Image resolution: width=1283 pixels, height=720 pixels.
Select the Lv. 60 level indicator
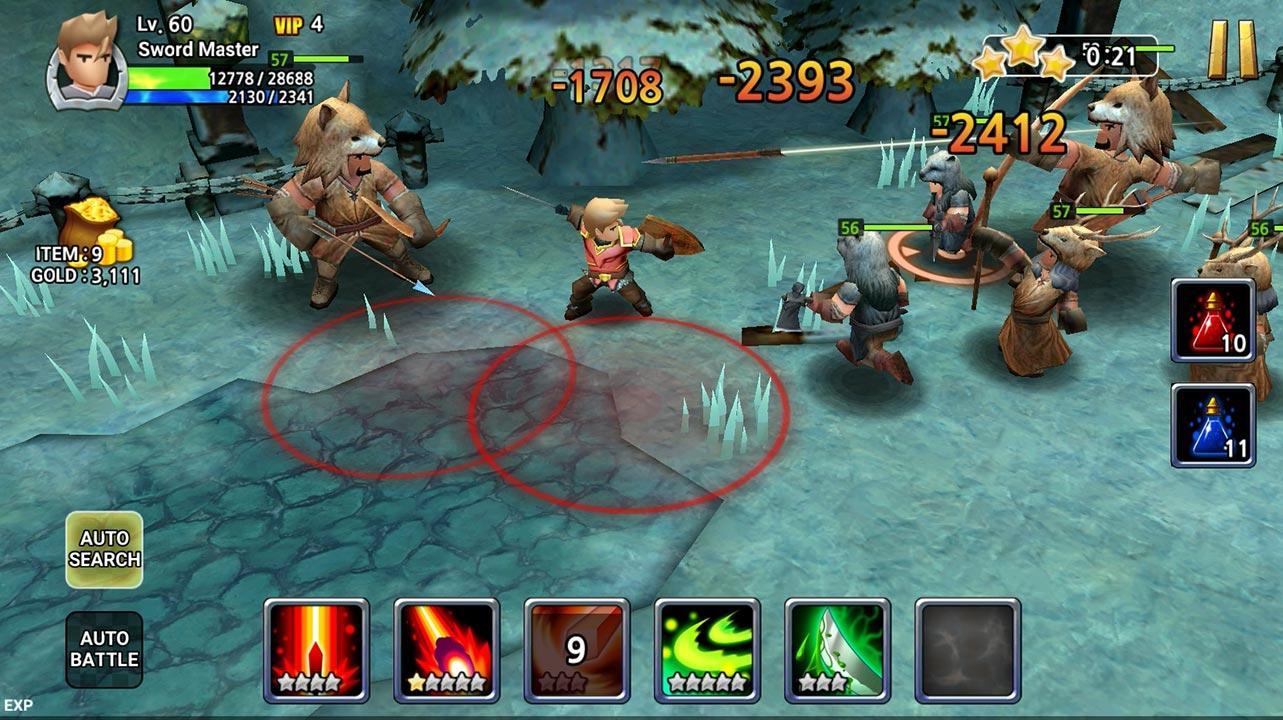point(166,22)
